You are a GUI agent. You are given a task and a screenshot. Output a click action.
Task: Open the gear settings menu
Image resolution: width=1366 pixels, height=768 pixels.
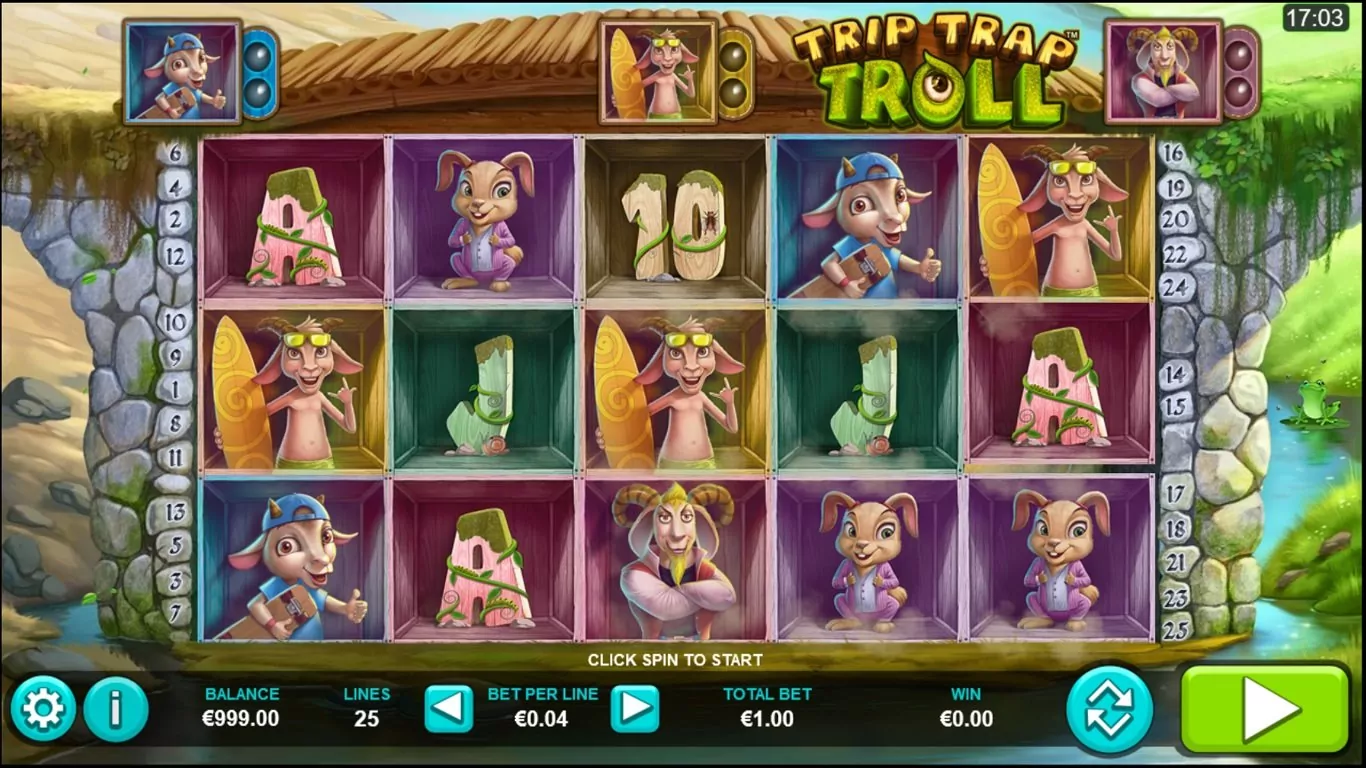42,709
